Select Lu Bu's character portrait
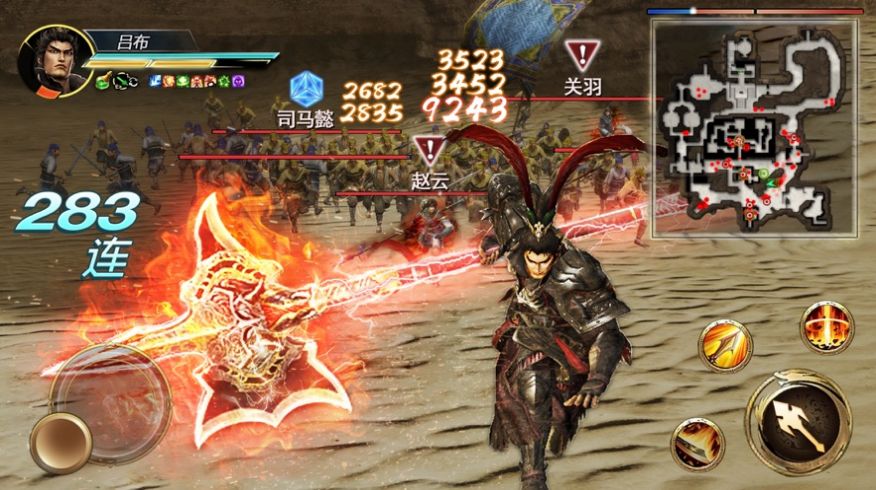This screenshot has height=490, width=876. (x=54, y=60)
